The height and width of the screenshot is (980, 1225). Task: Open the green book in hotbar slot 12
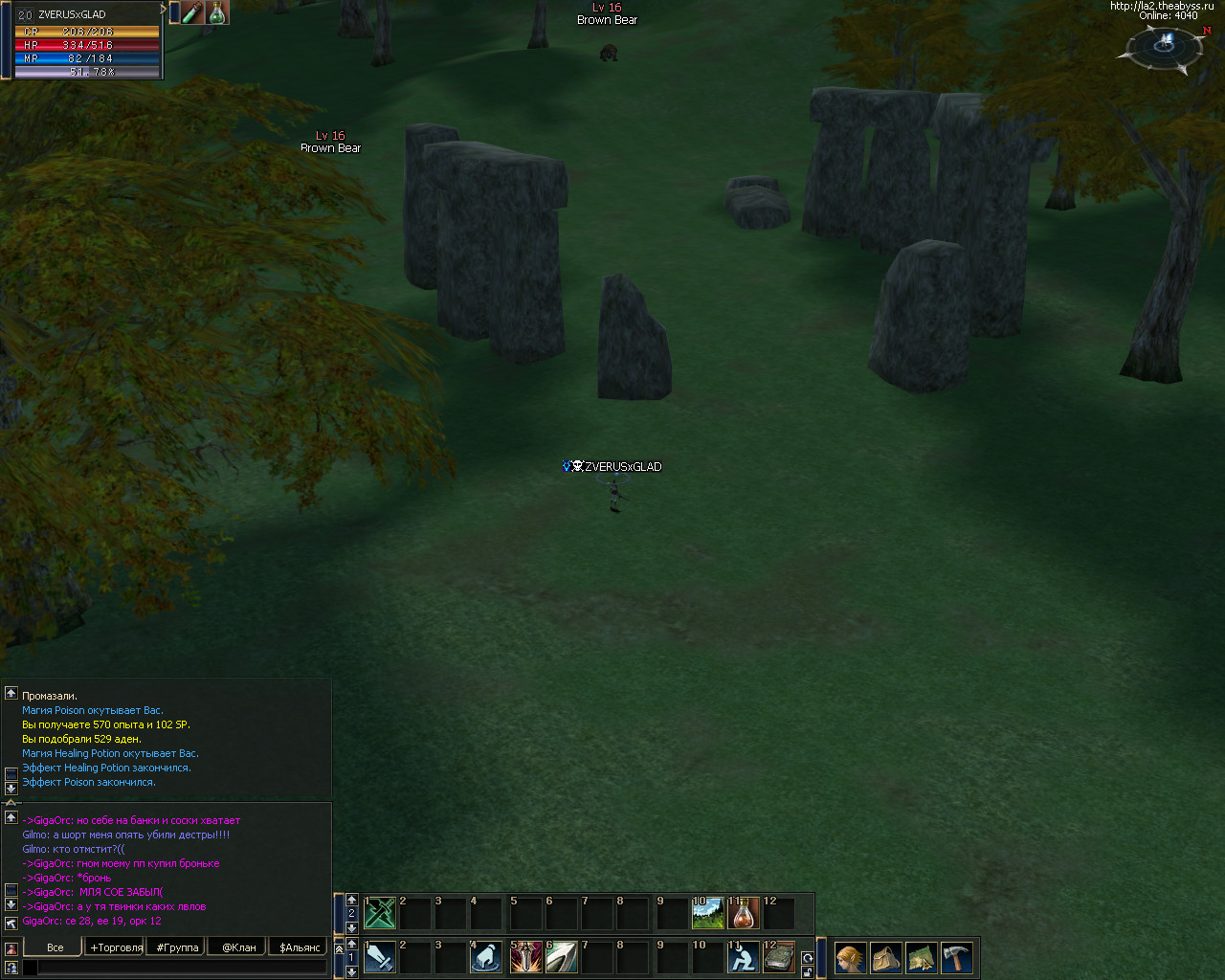point(779,957)
